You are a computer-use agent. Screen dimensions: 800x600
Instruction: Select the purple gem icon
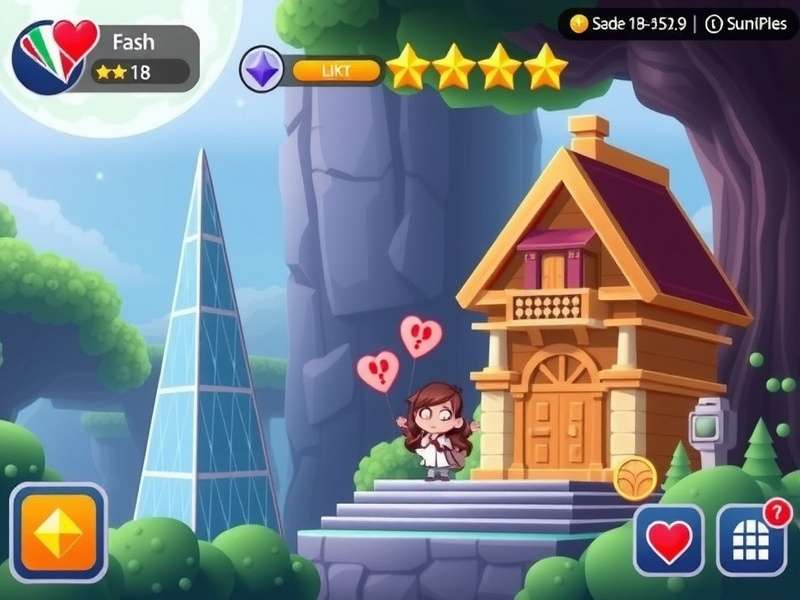263,70
